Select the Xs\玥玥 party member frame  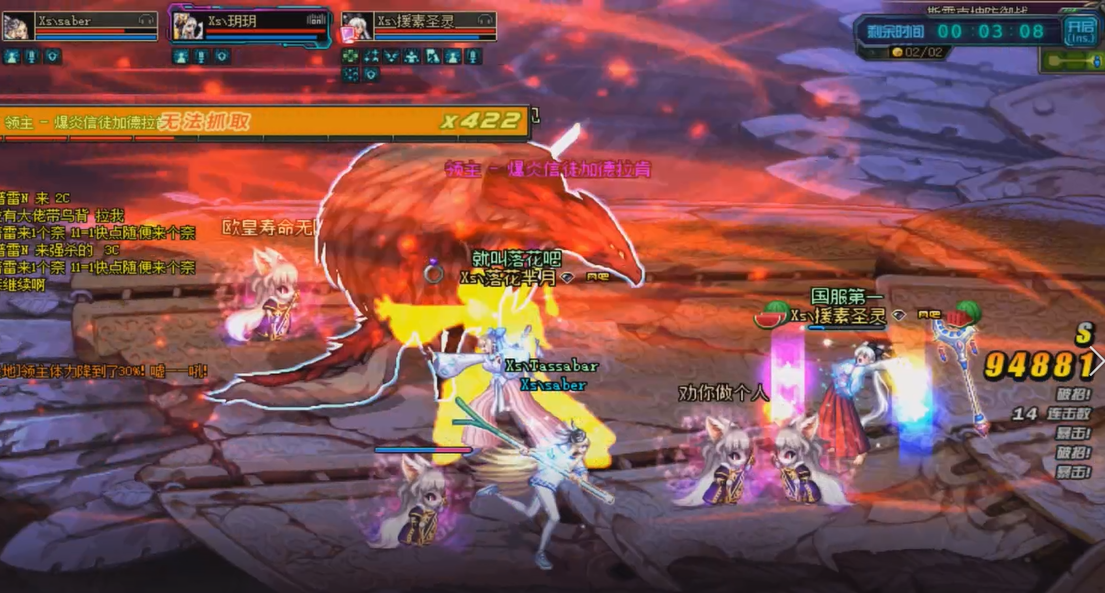point(250,26)
